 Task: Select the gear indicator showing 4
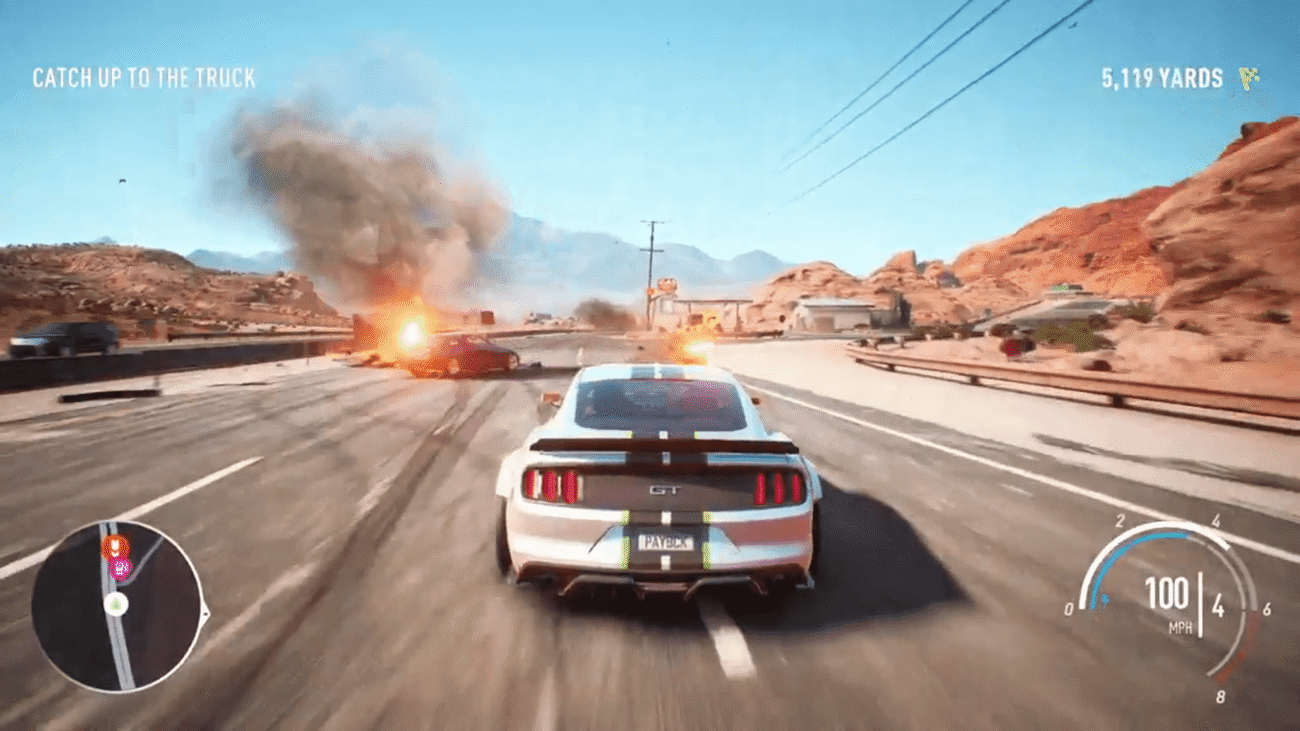click(x=1219, y=606)
